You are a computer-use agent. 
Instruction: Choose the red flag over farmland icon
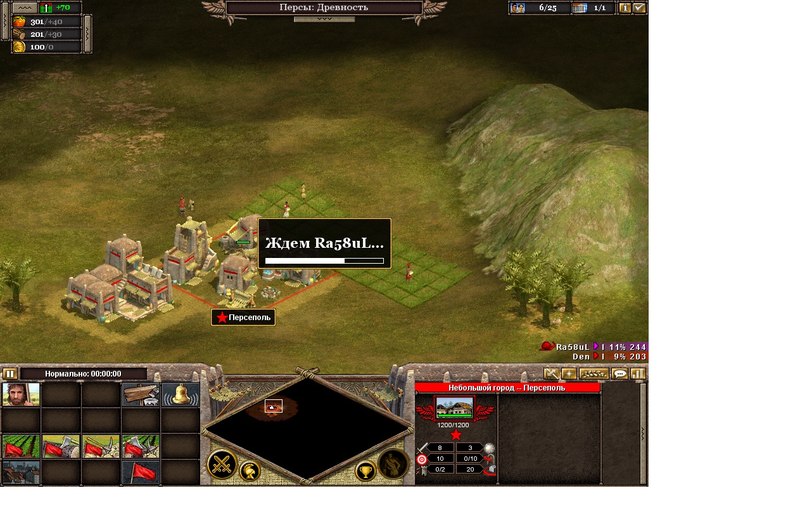coord(21,445)
